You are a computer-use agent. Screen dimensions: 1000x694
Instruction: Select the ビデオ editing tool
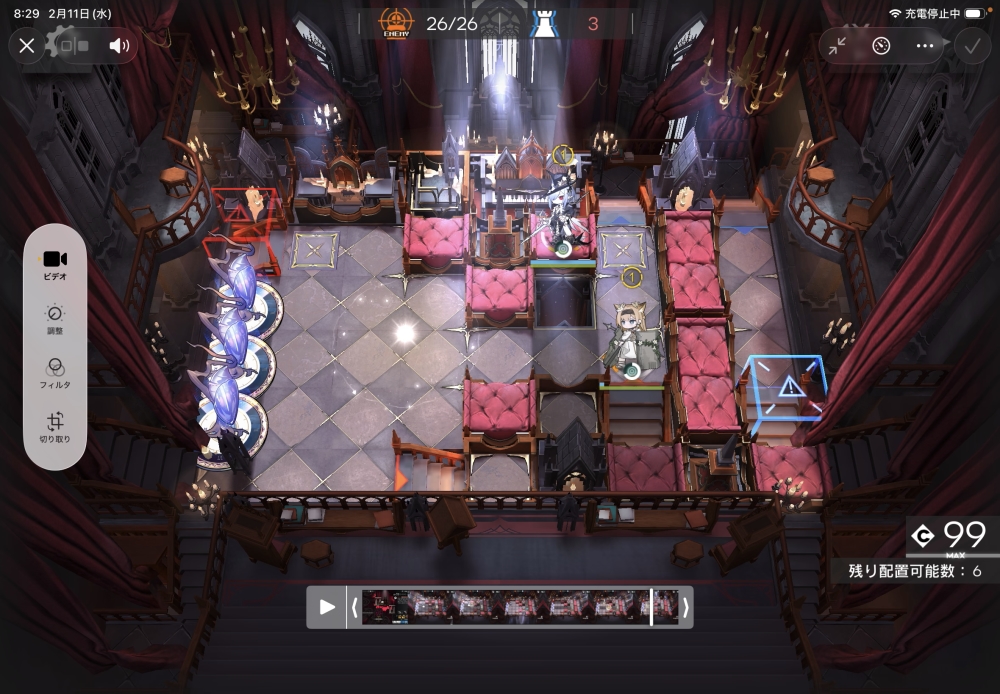coord(55,264)
